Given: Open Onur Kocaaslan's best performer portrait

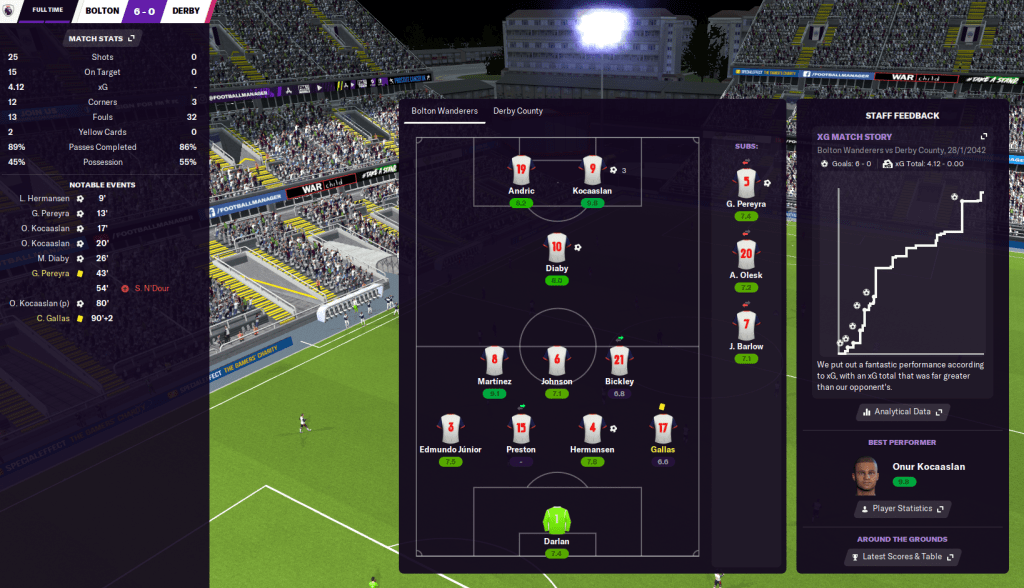Looking at the screenshot, I should [x=866, y=474].
